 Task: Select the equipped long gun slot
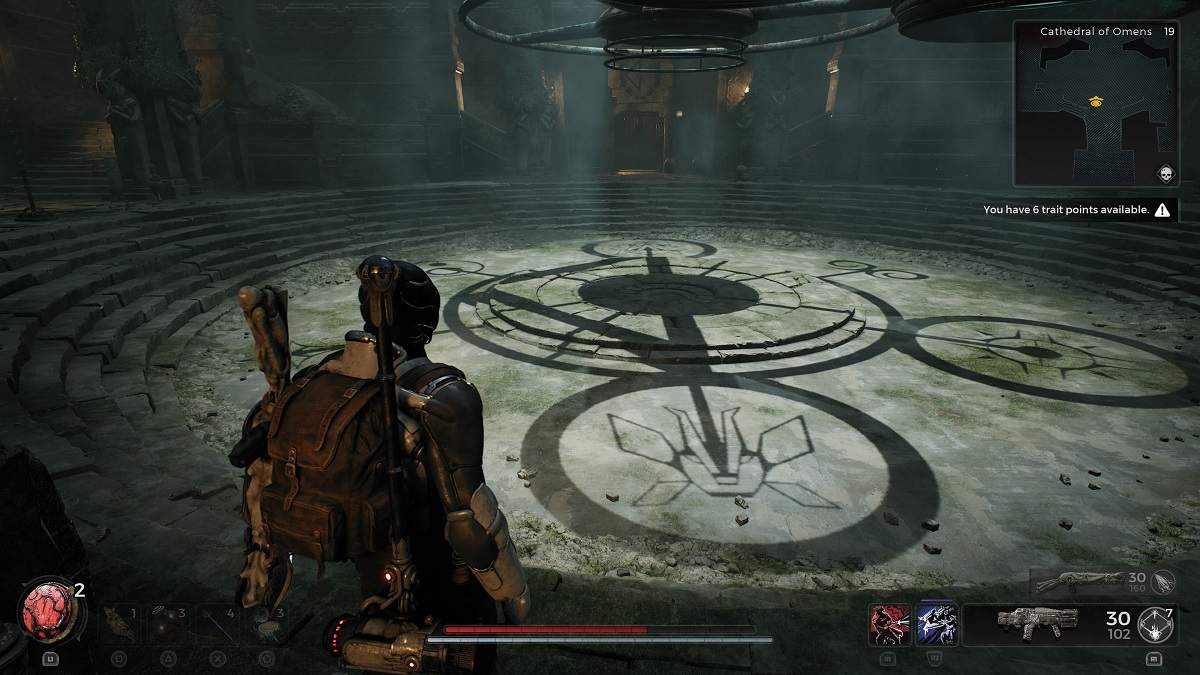coord(1035,623)
